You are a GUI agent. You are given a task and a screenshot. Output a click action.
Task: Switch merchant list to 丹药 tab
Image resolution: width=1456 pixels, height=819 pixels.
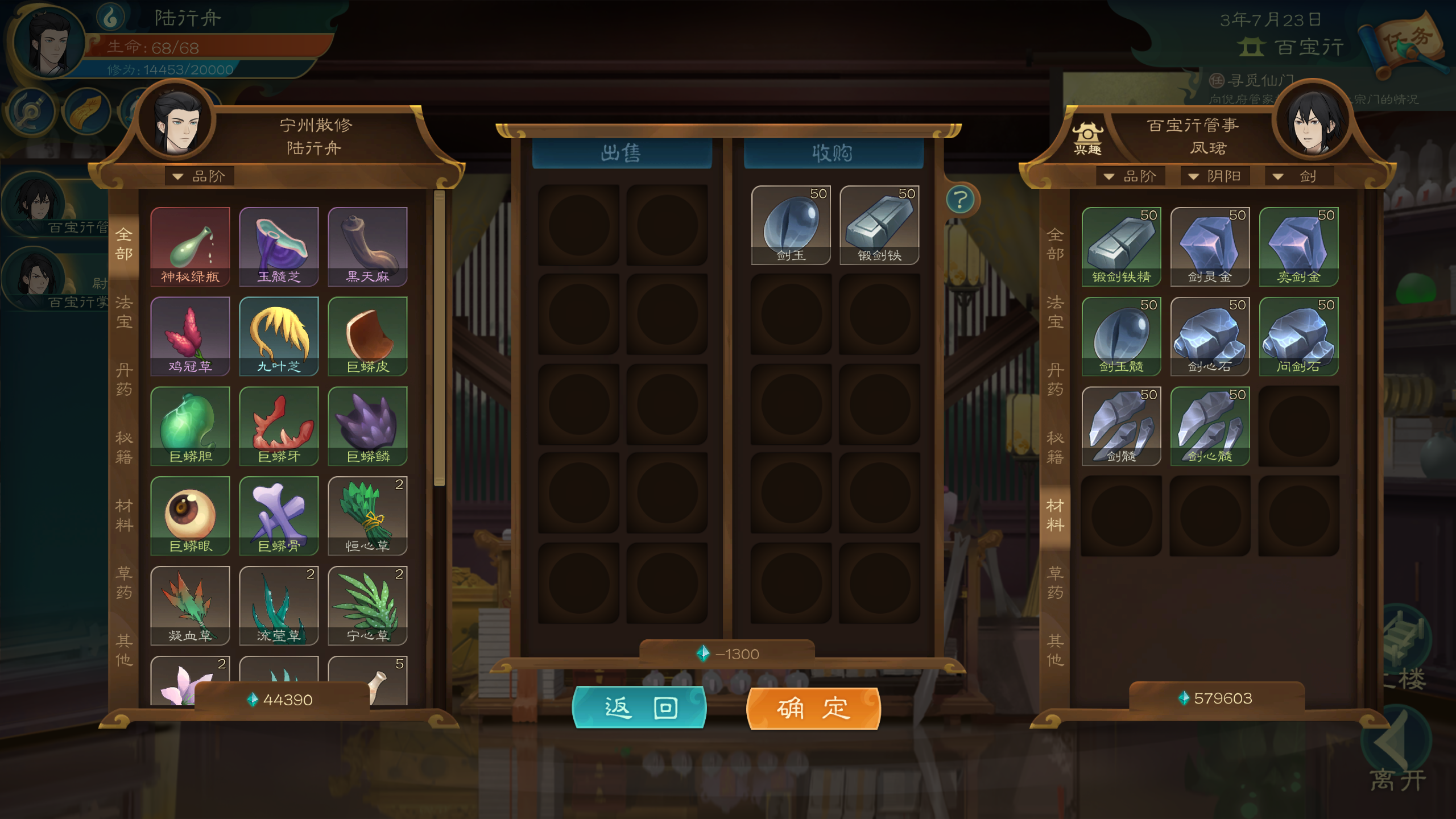pyautogui.click(x=1055, y=380)
